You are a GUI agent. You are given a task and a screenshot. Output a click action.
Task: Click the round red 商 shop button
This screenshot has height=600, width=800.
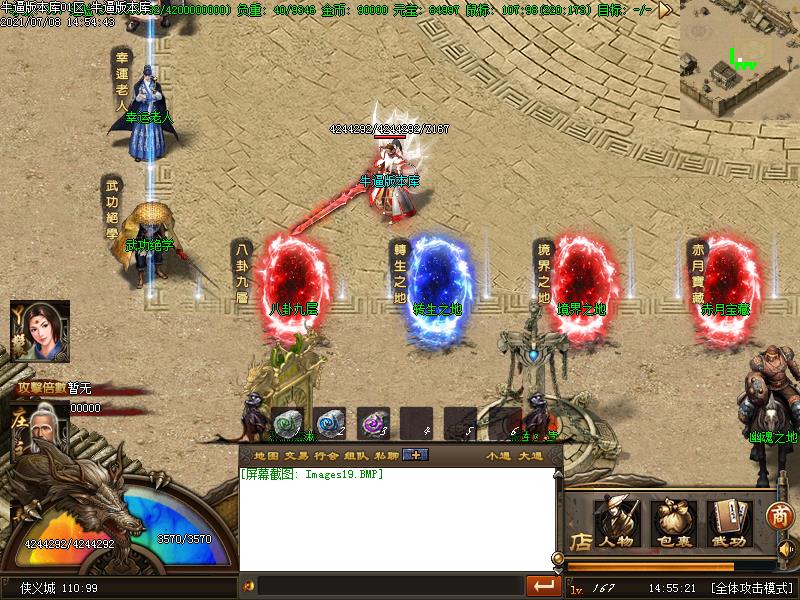pos(780,517)
